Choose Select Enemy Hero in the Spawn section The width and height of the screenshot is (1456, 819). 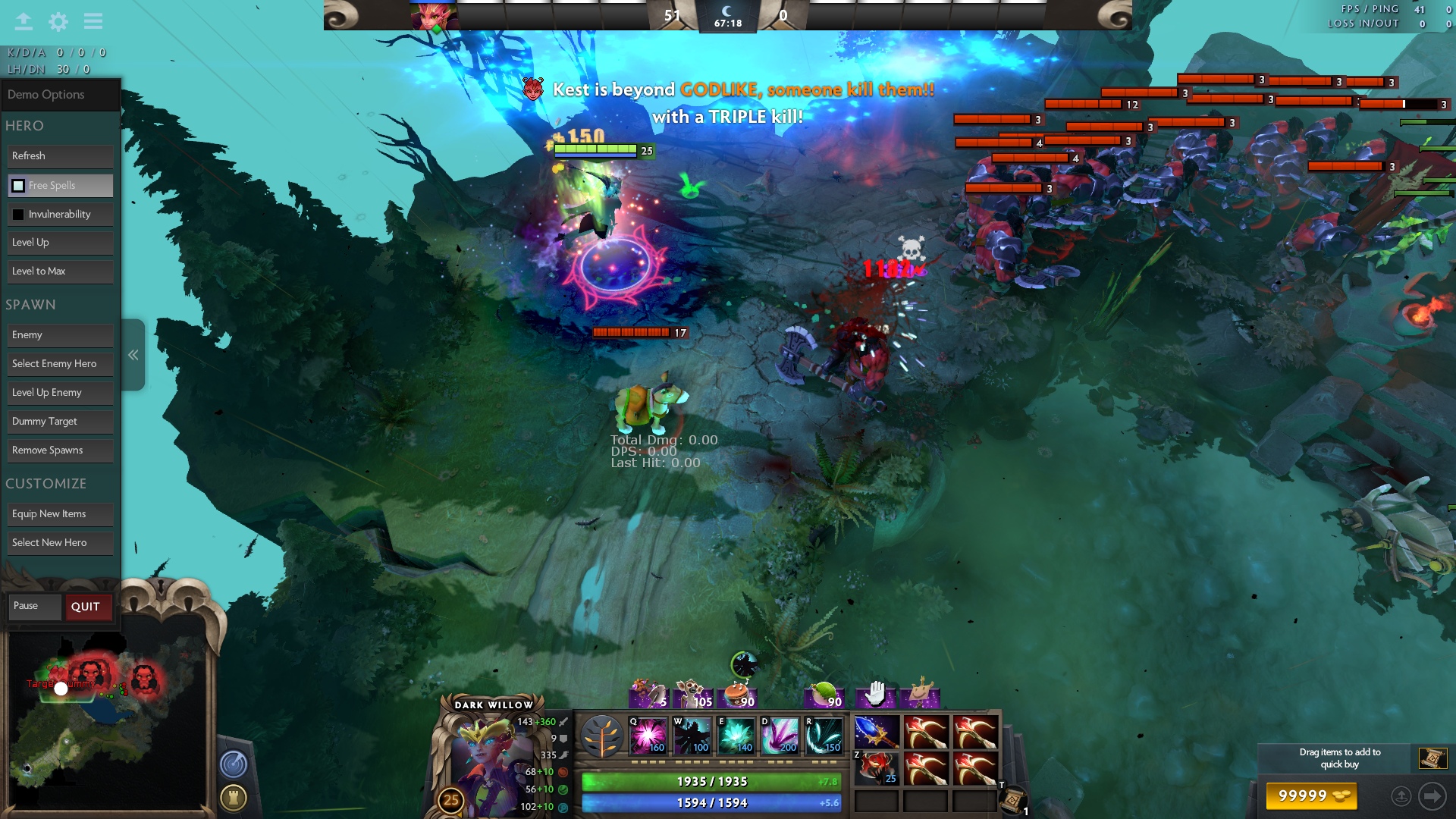point(60,364)
